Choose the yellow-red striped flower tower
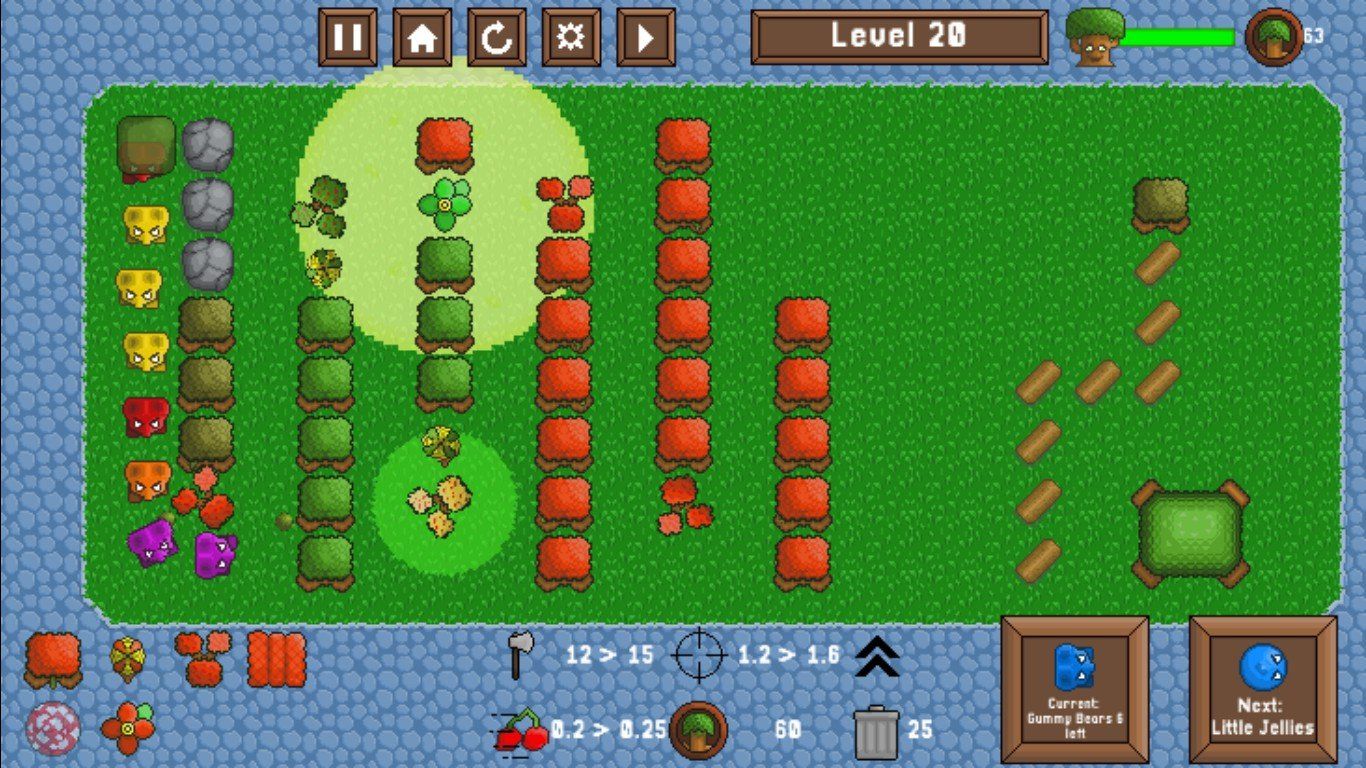Image resolution: width=1366 pixels, height=768 pixels. coord(128,658)
